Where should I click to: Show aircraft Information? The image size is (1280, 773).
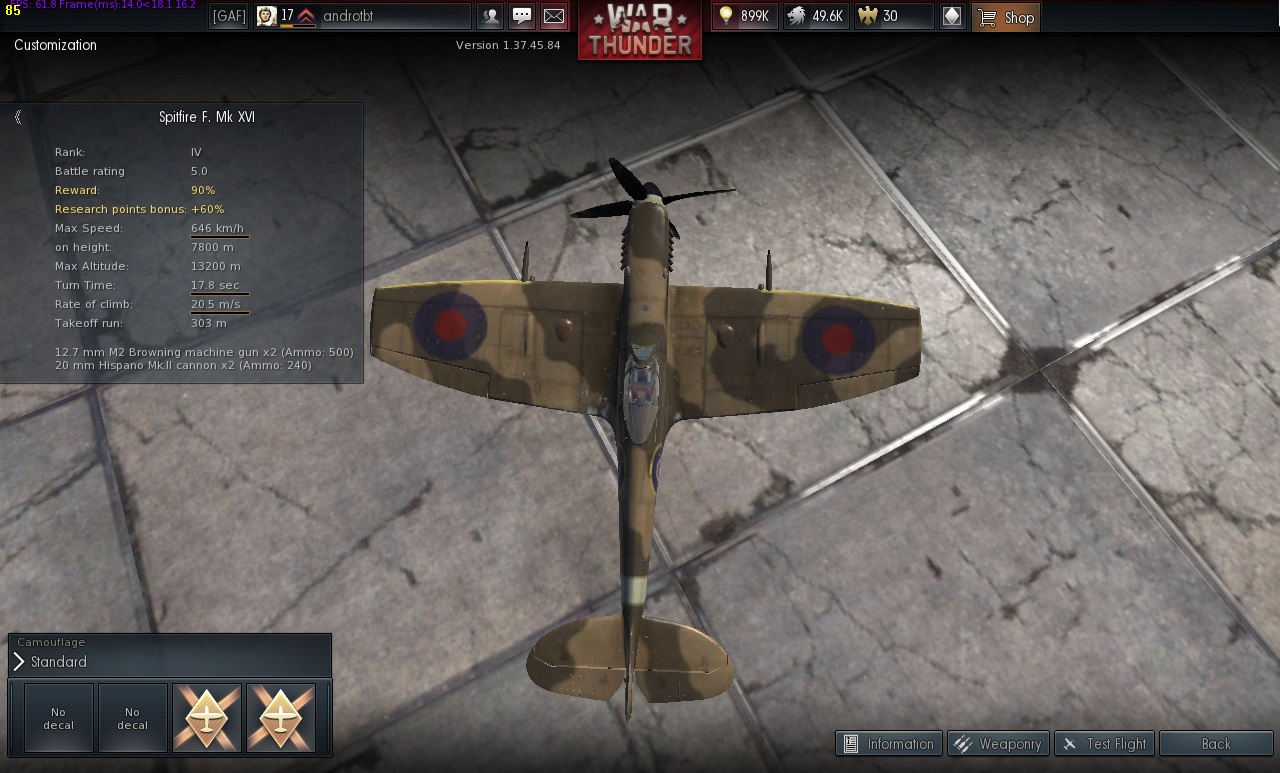point(888,743)
